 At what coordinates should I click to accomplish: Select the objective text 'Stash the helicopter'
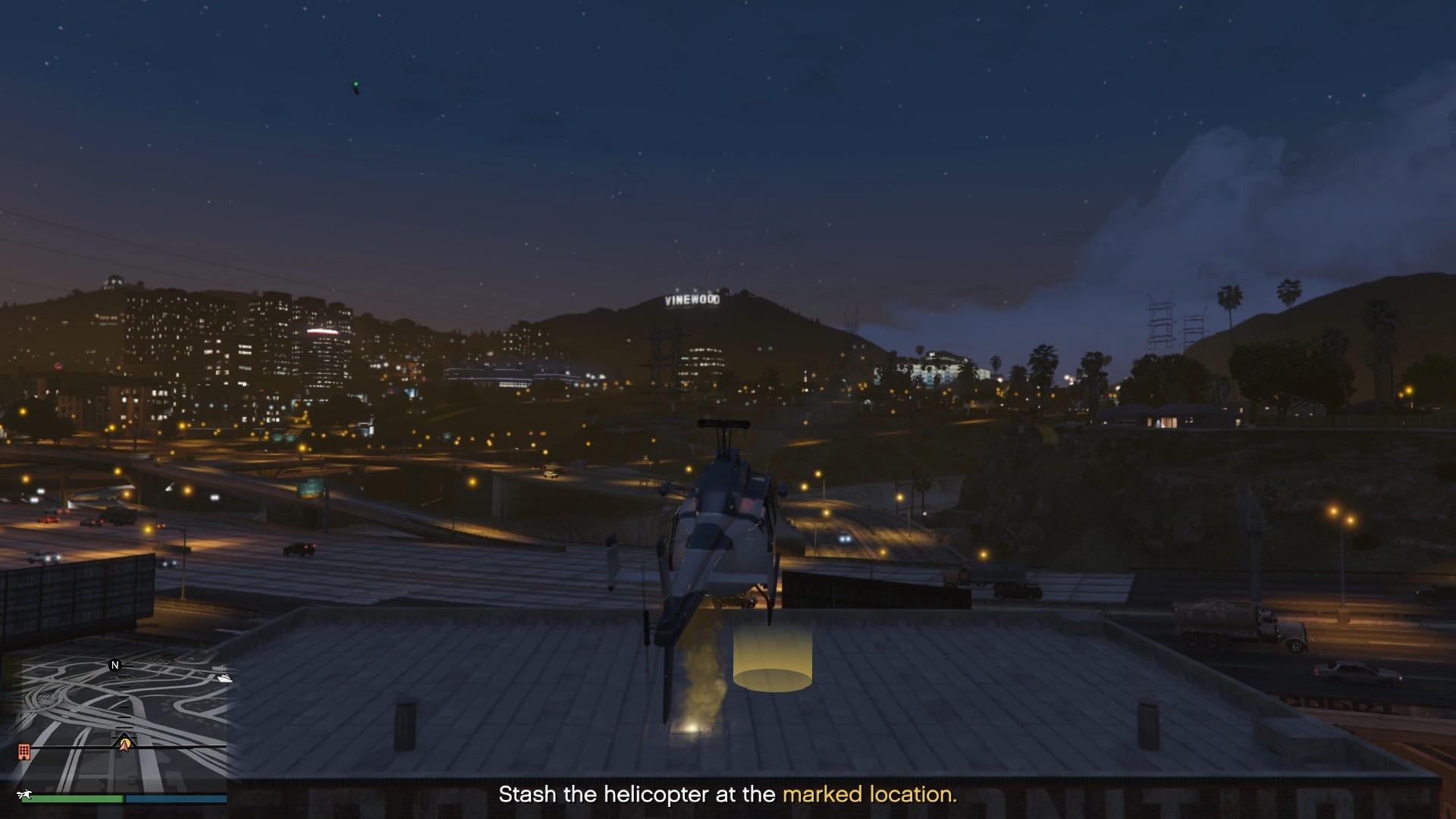(x=599, y=795)
